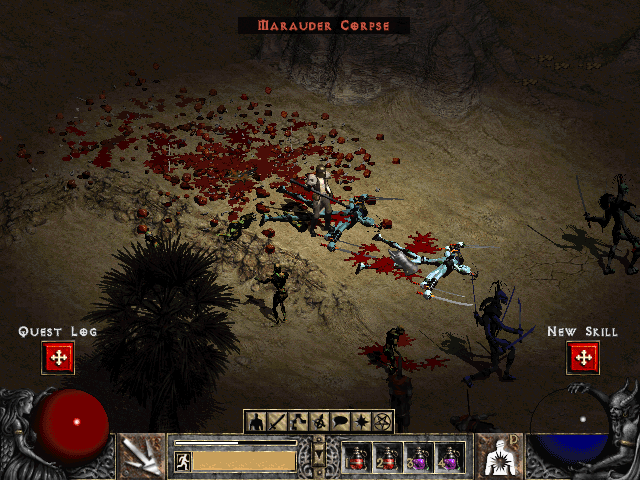The height and width of the screenshot is (480, 640).
Task: Drink the purple potion in belt slot 3
Action: click(x=418, y=457)
